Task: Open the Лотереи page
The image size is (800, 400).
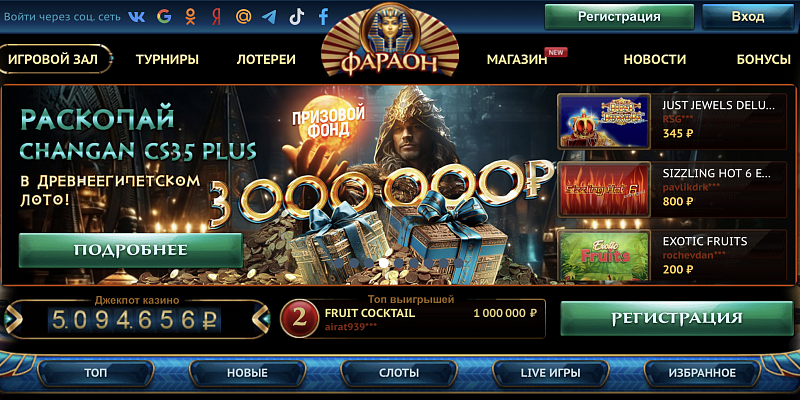Action: click(266, 59)
